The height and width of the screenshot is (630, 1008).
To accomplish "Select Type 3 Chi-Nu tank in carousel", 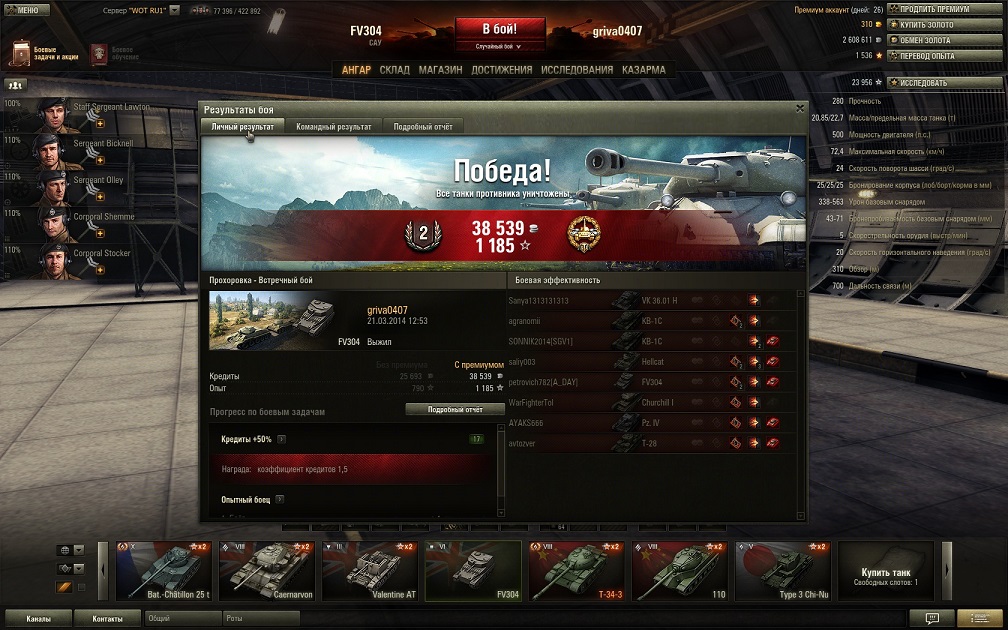I will point(782,572).
